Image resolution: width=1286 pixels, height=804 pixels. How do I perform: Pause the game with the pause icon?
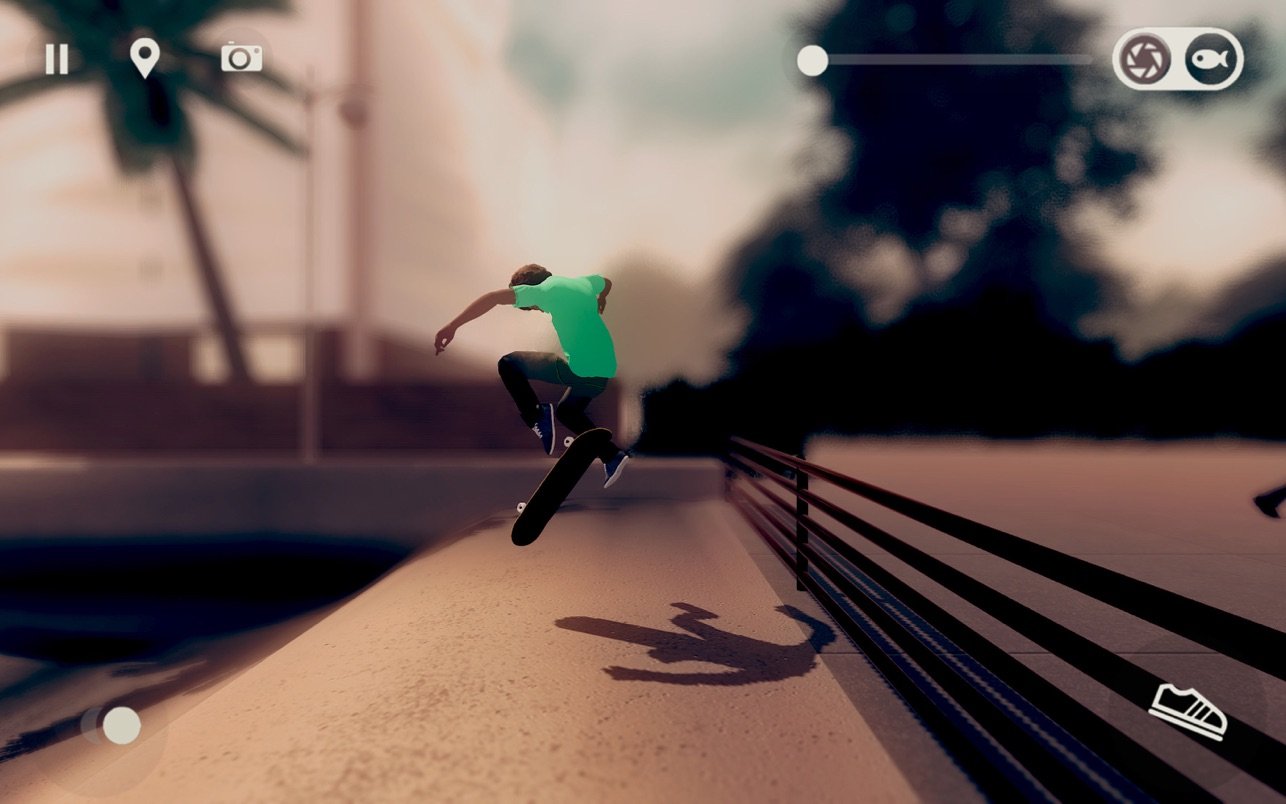click(57, 59)
